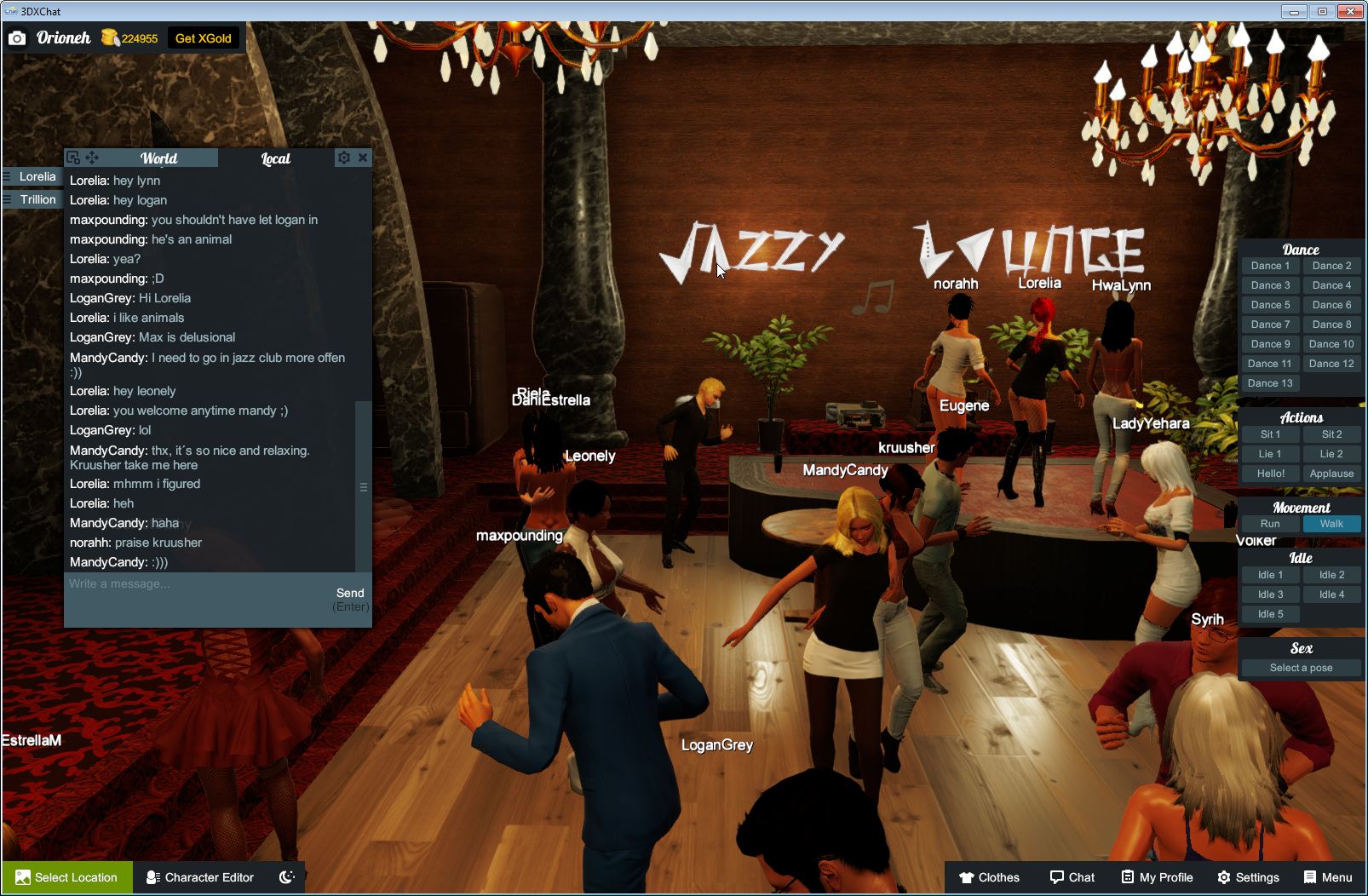Enable Walk movement mode
The image size is (1368, 896).
click(x=1332, y=523)
